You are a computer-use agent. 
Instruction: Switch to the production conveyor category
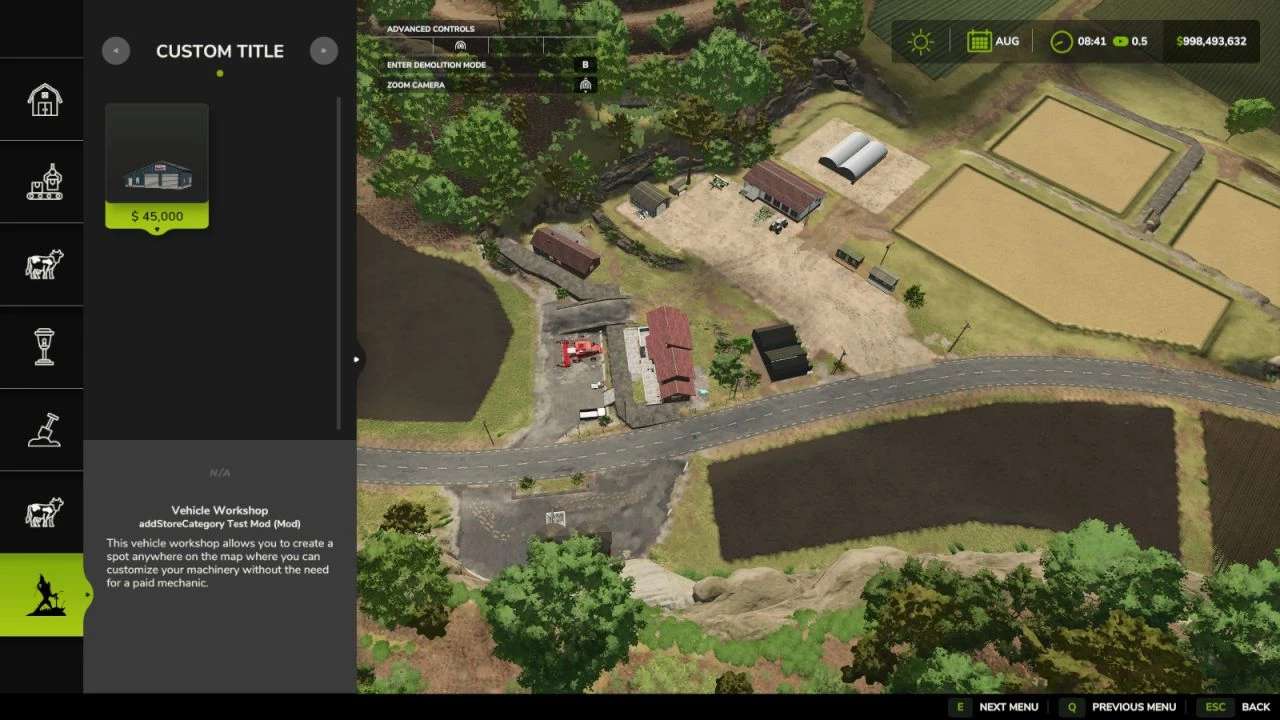[x=43, y=182]
